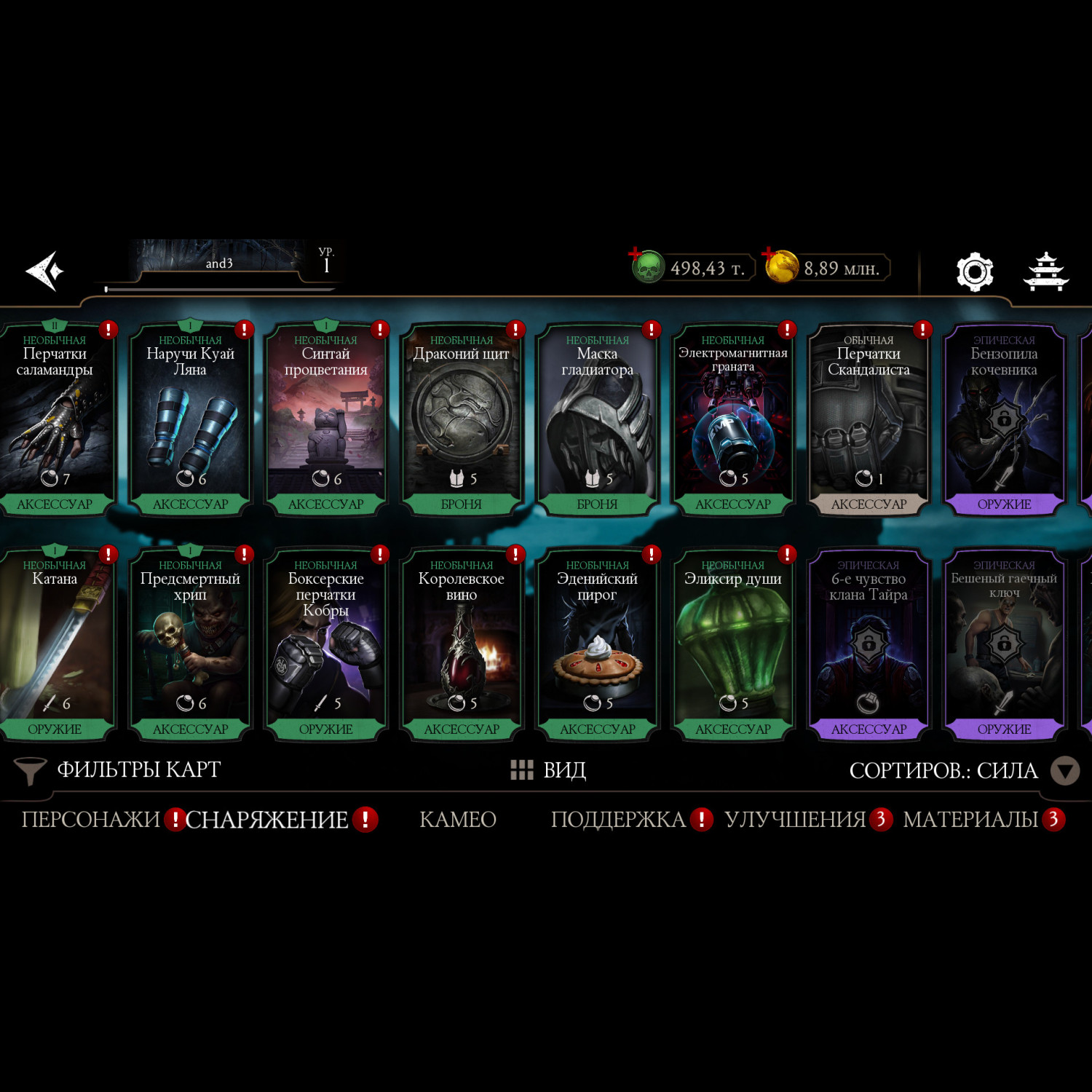Open the gear settings menu
The height and width of the screenshot is (1092, 1092).
(x=974, y=272)
